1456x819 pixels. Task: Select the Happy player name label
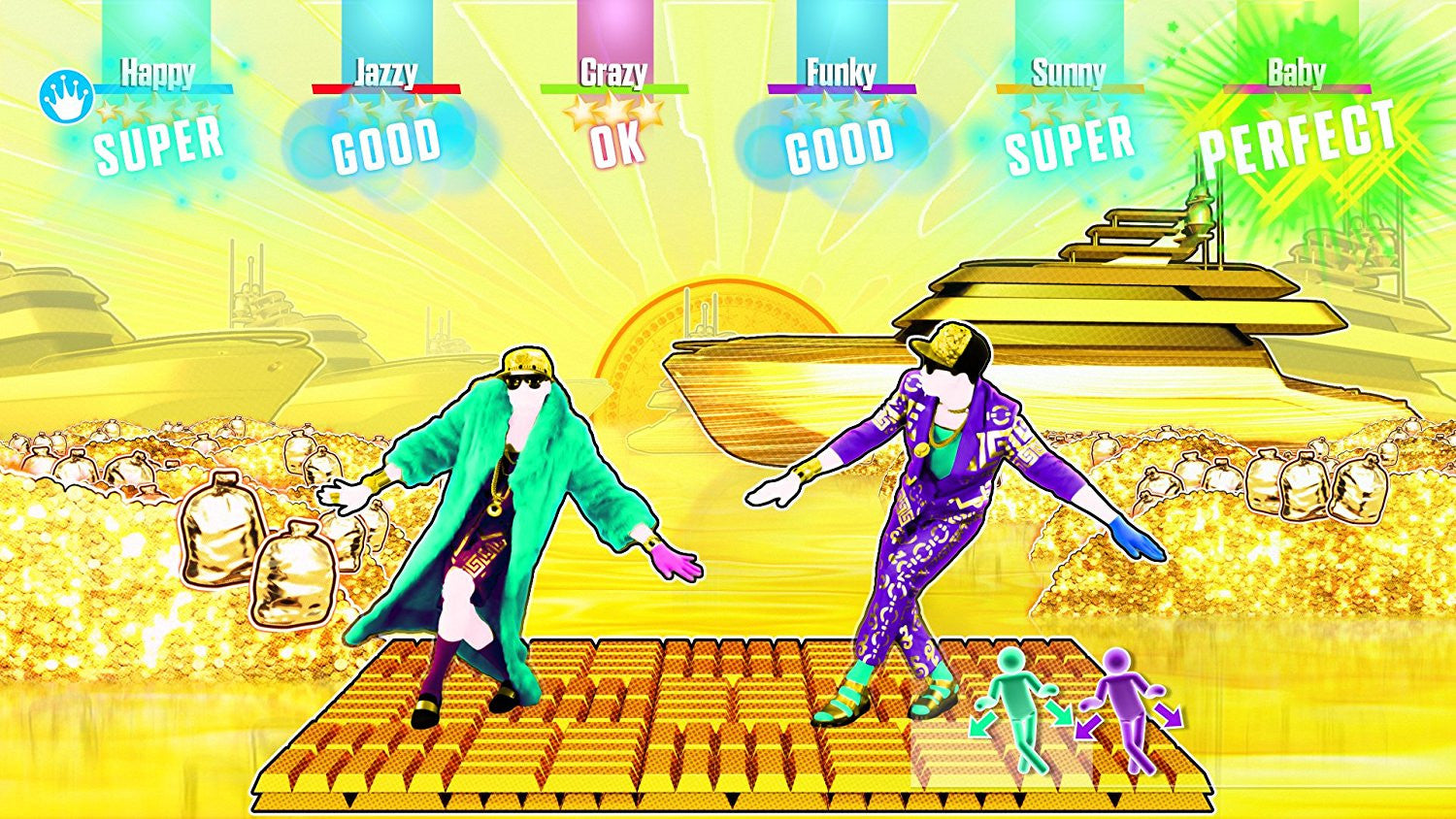(155, 70)
